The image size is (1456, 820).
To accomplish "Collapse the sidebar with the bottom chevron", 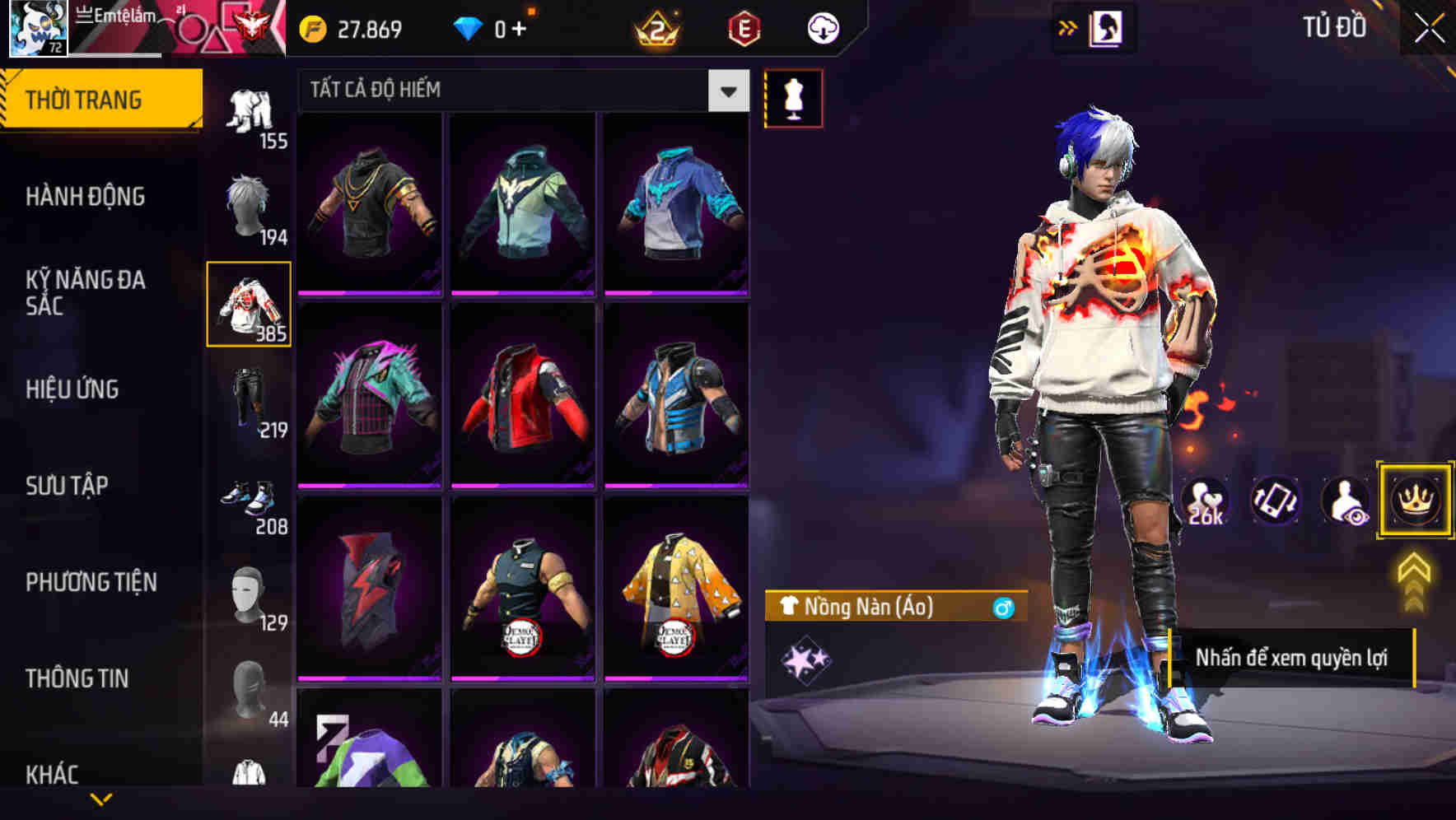I will (101, 797).
